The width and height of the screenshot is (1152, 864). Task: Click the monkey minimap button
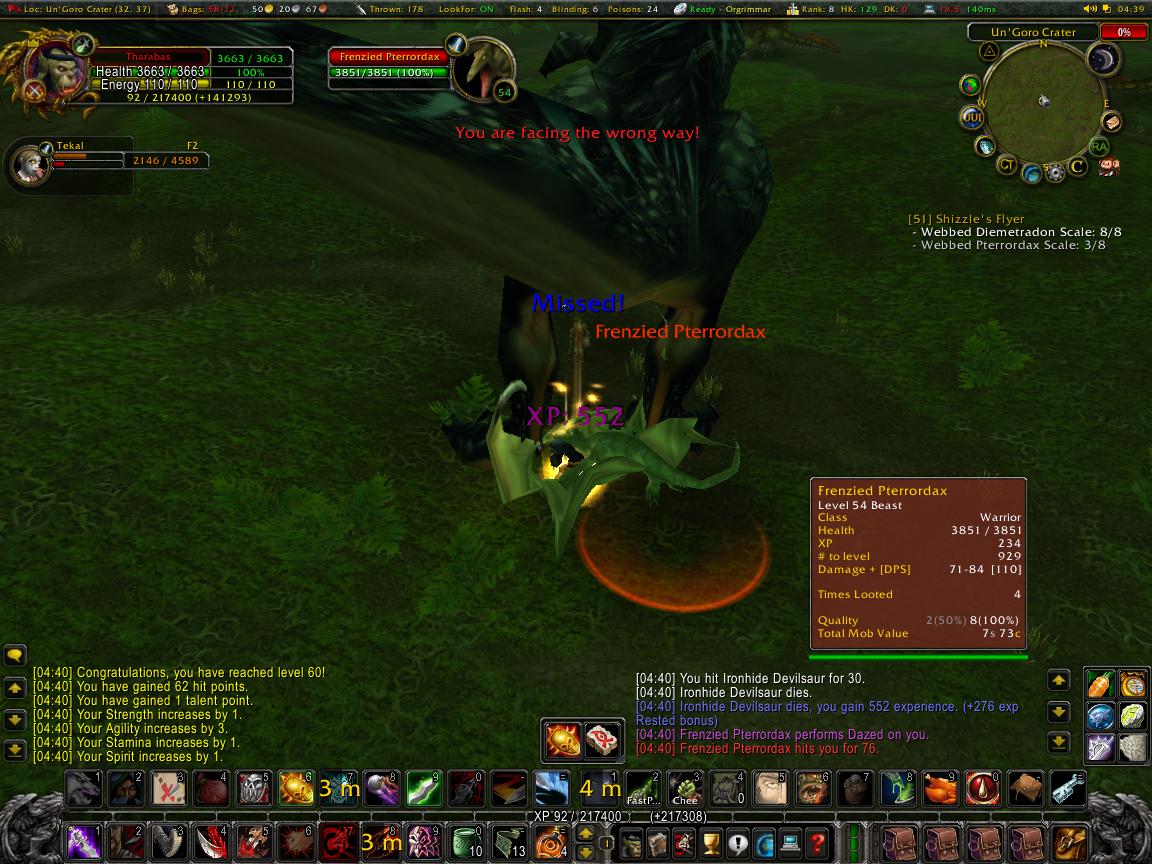pos(1108,166)
